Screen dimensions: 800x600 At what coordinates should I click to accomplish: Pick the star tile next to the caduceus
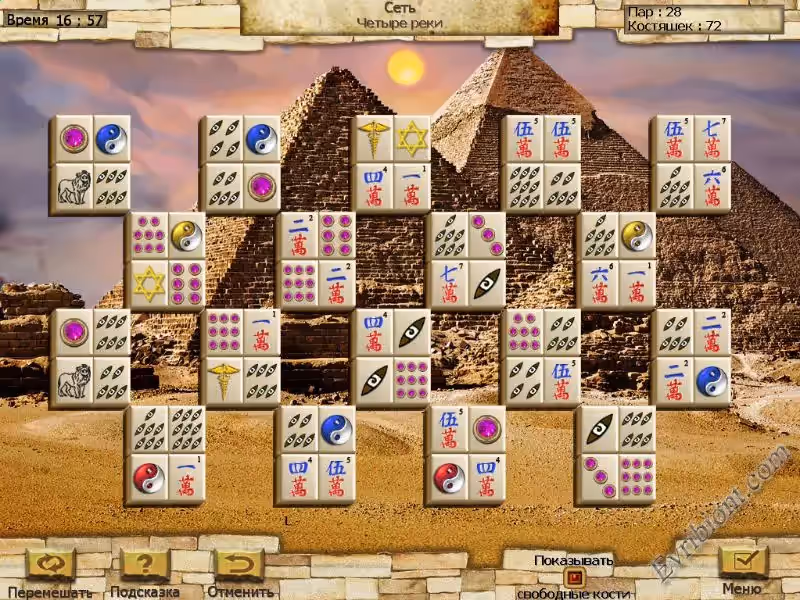tap(411, 138)
